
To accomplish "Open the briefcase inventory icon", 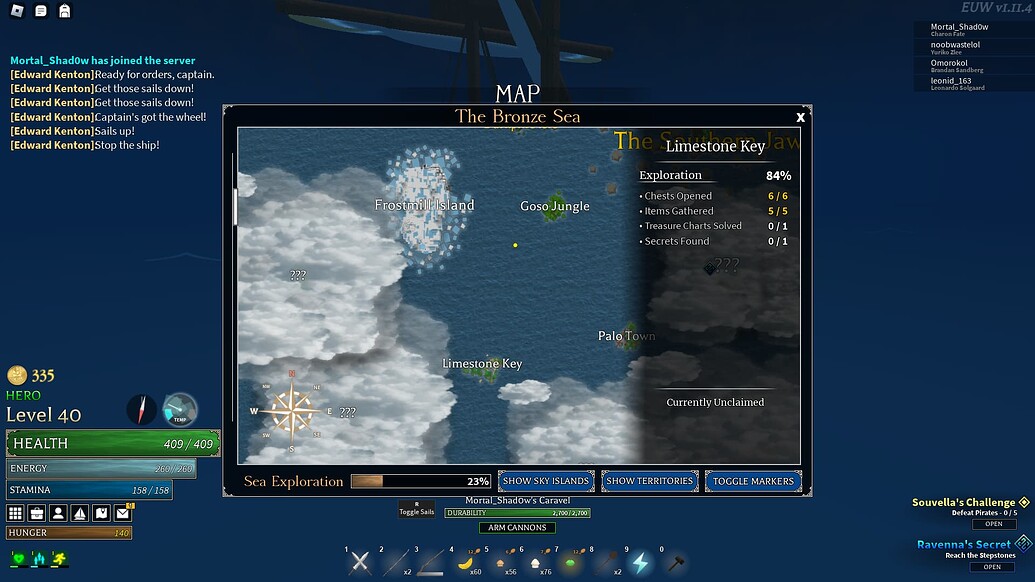I will [x=37, y=513].
